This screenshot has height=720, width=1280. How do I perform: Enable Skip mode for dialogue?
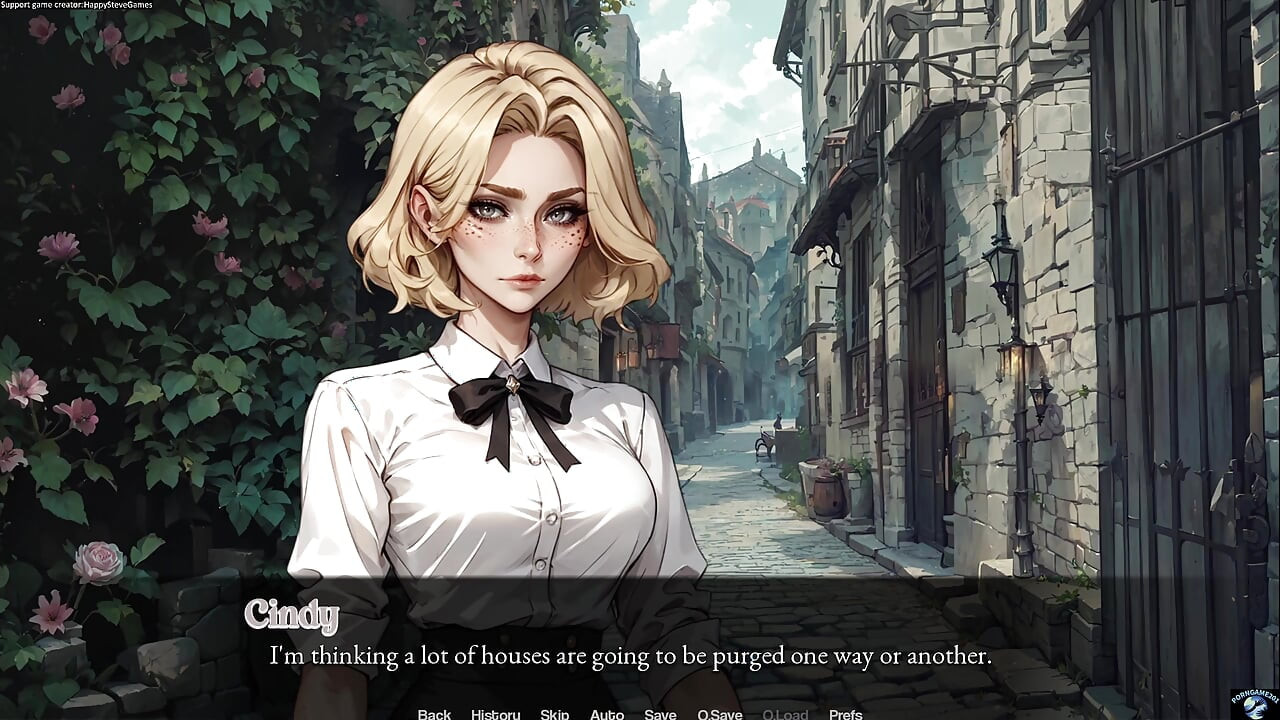click(x=553, y=714)
